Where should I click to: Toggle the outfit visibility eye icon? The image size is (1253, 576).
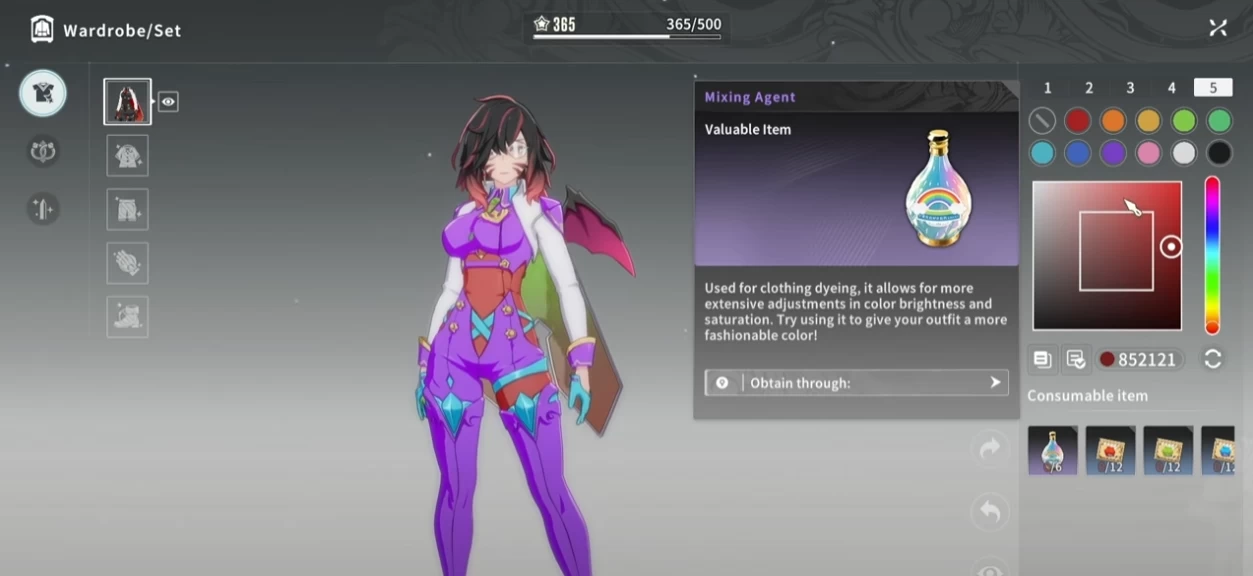pyautogui.click(x=168, y=101)
